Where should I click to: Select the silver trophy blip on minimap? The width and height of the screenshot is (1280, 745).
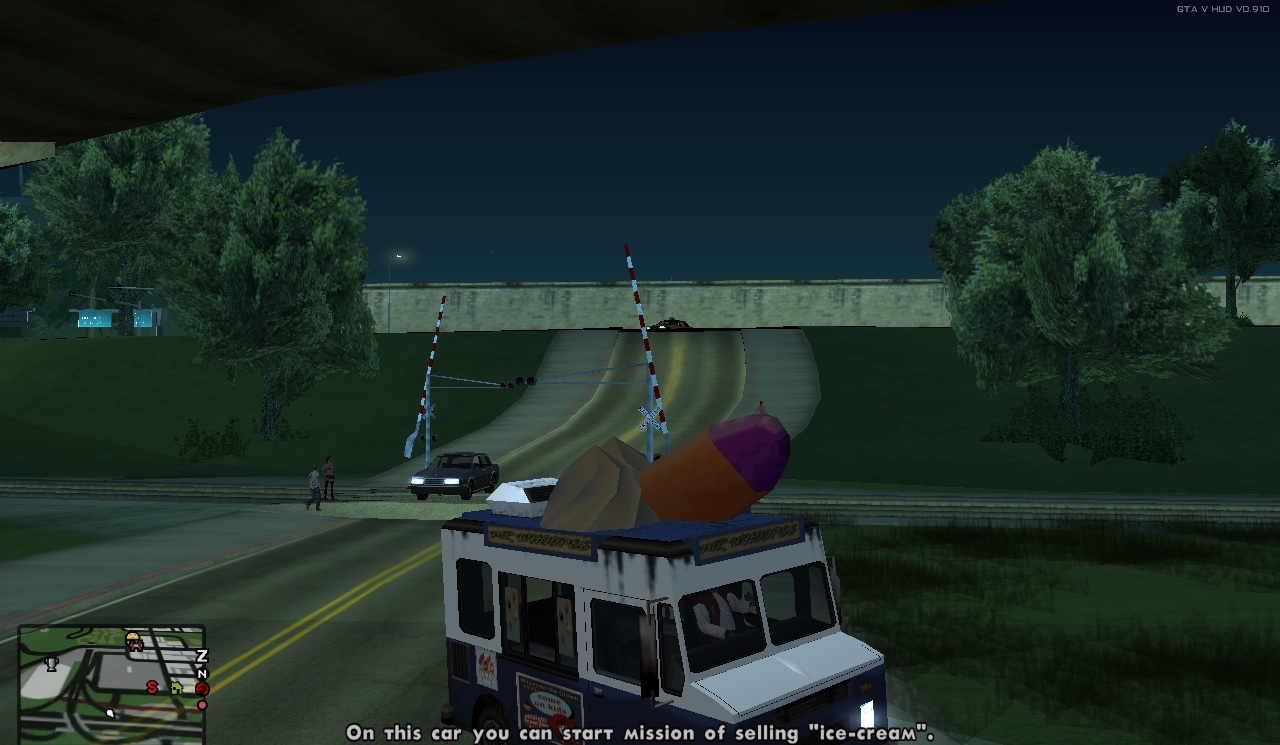click(x=52, y=662)
